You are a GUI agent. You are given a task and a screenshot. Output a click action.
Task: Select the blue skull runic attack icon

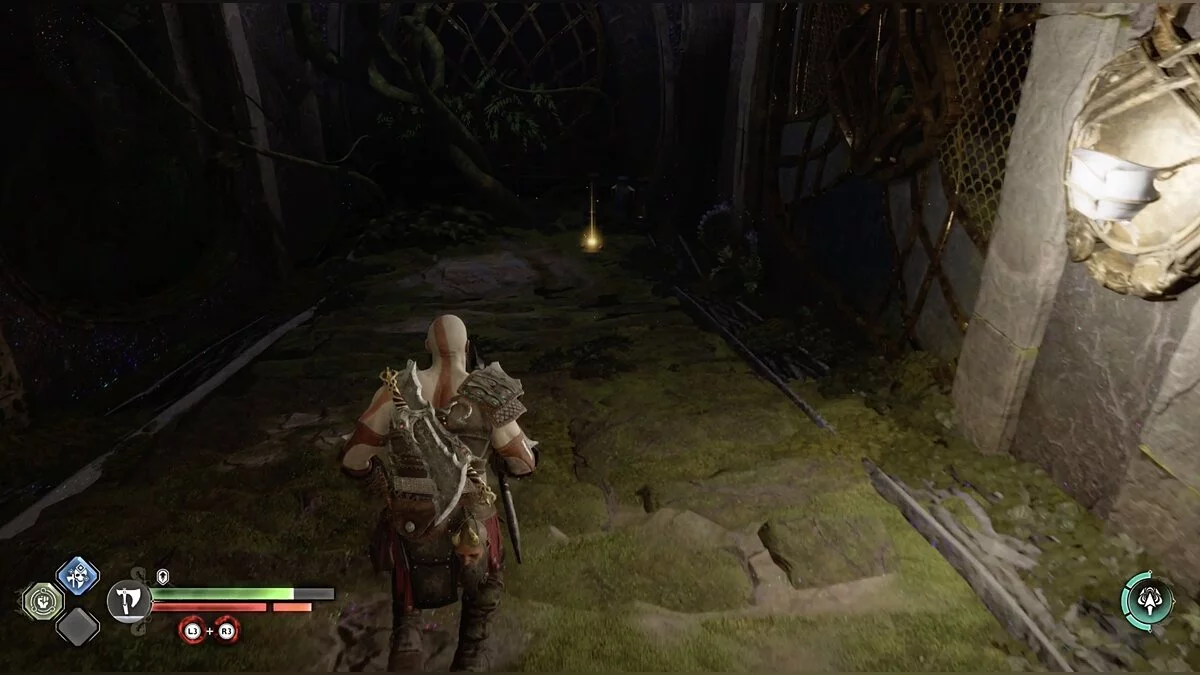[77, 575]
